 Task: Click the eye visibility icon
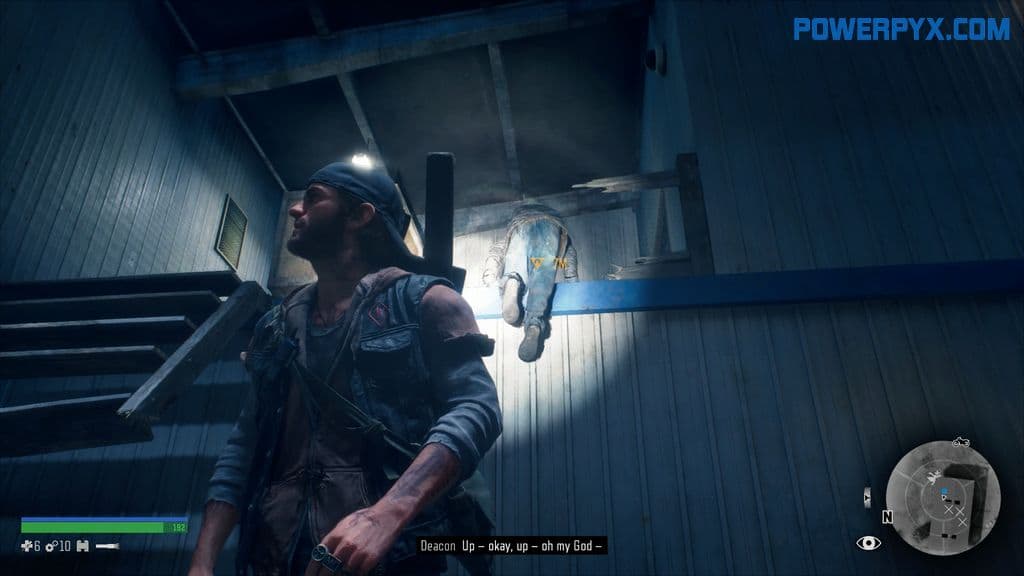868,543
